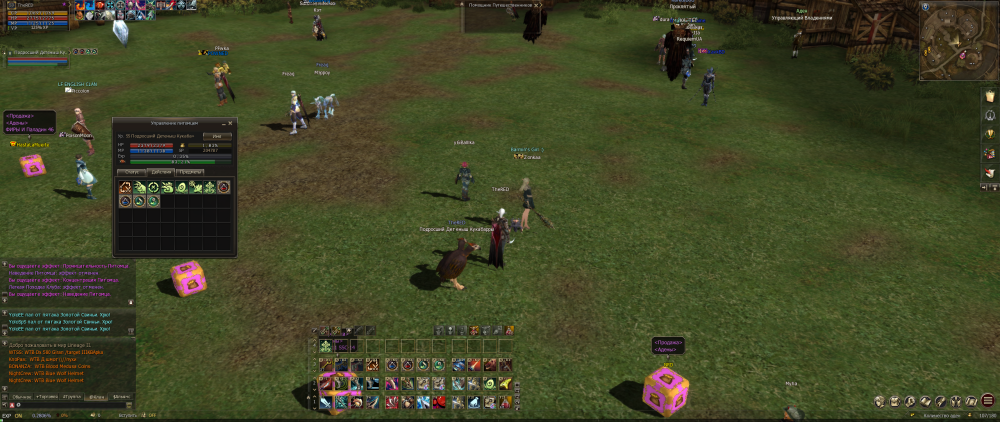Open the pet Status tab

[x=130, y=172]
